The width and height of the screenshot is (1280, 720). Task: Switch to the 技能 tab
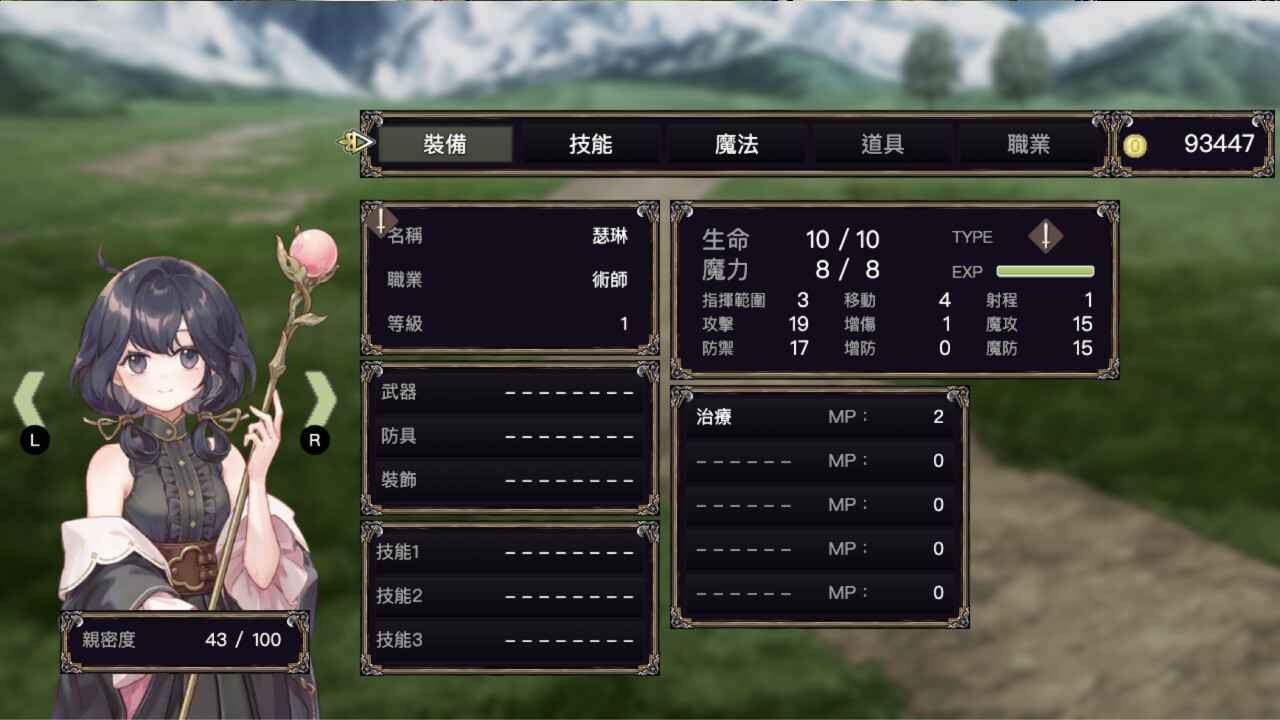click(x=591, y=144)
